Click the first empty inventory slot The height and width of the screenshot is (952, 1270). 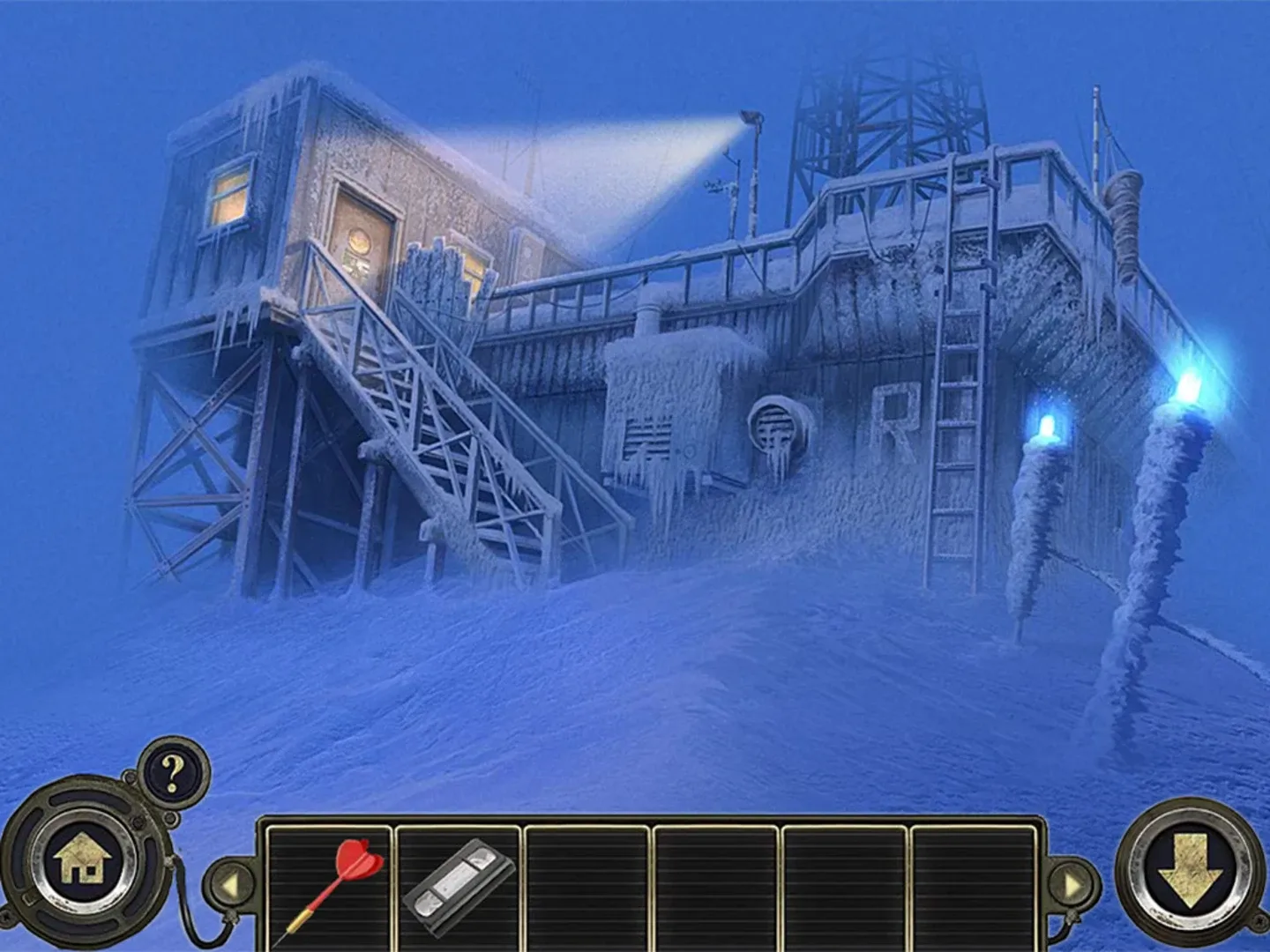coord(586,886)
